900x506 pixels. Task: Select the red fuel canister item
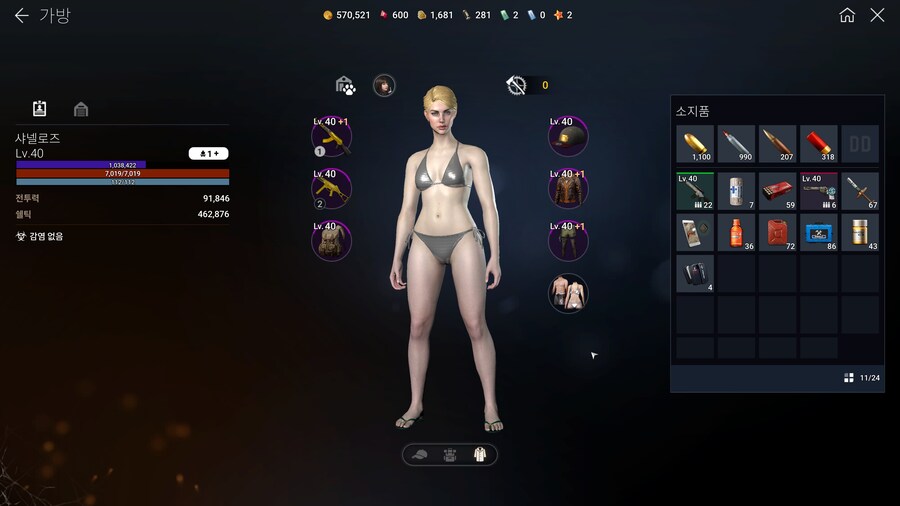coord(778,232)
